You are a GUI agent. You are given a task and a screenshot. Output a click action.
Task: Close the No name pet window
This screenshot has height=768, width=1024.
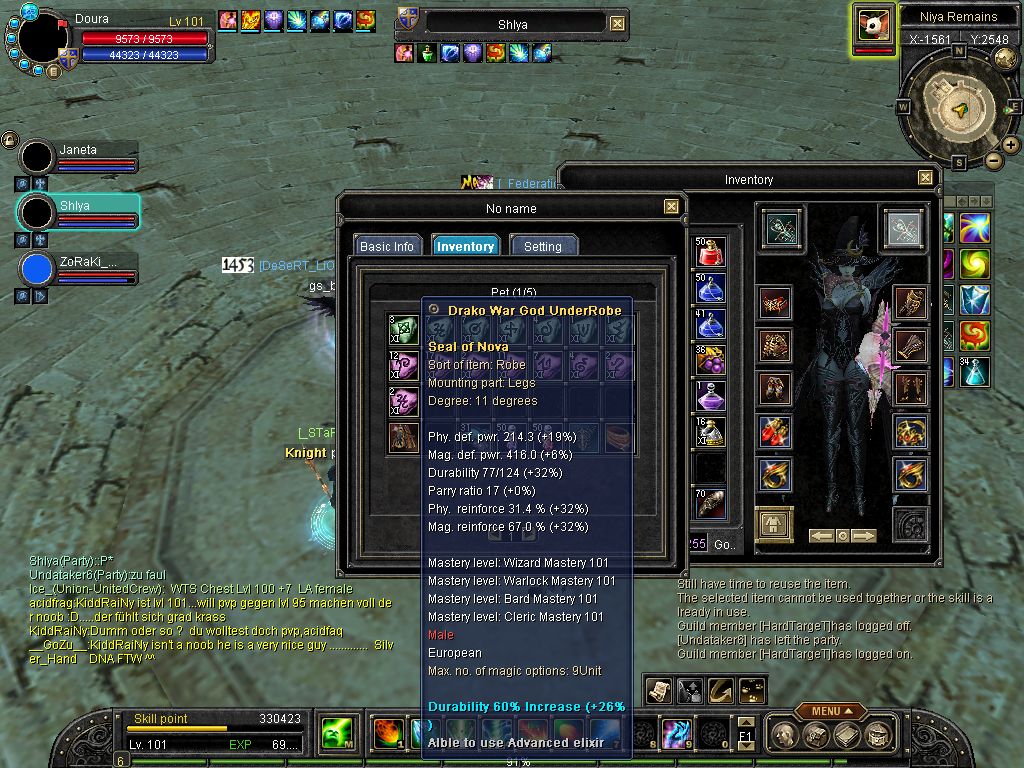coord(671,207)
